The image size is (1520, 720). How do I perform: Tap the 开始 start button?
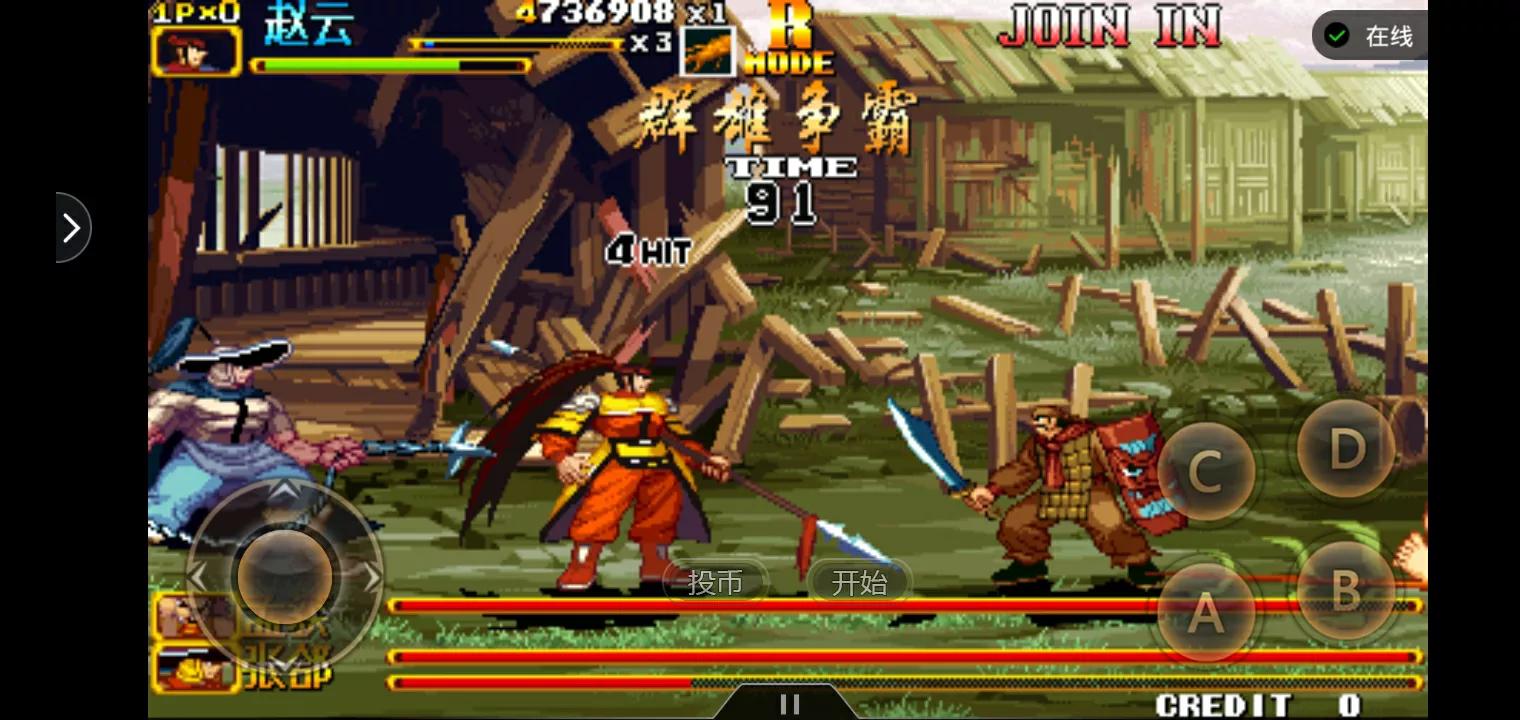click(860, 582)
